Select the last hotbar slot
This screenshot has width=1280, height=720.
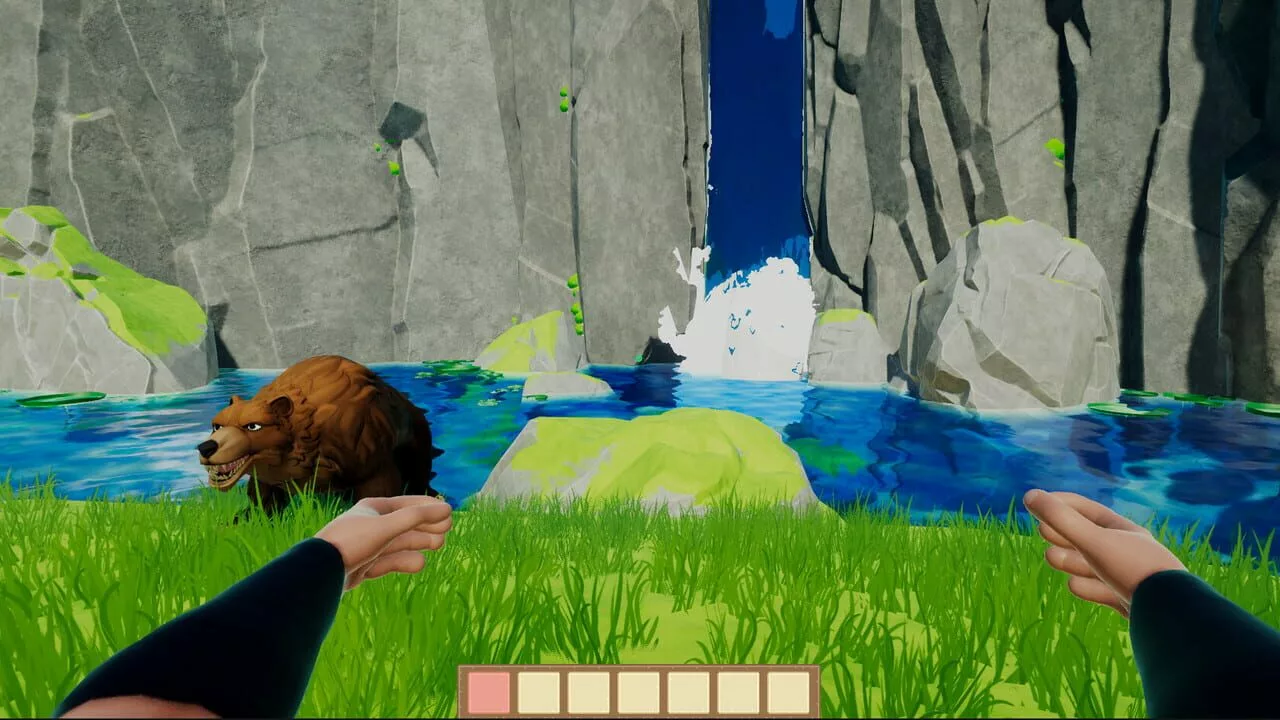[787, 690]
